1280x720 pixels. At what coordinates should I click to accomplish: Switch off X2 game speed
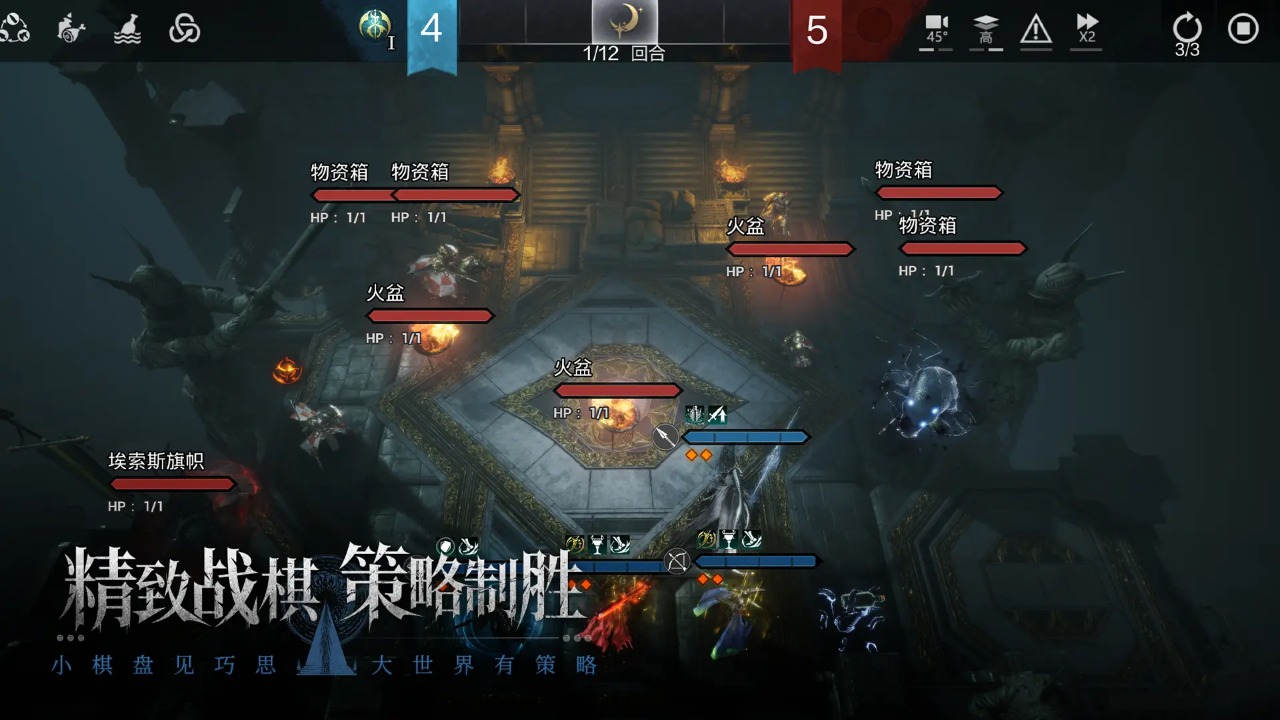[x=1090, y=30]
